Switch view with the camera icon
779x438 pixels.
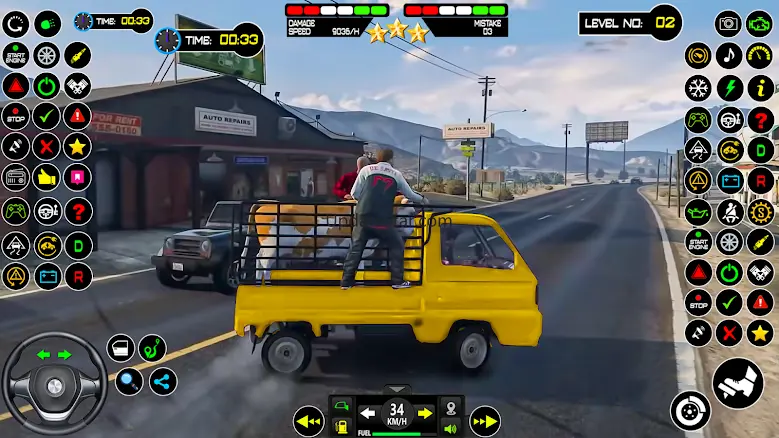729,23
